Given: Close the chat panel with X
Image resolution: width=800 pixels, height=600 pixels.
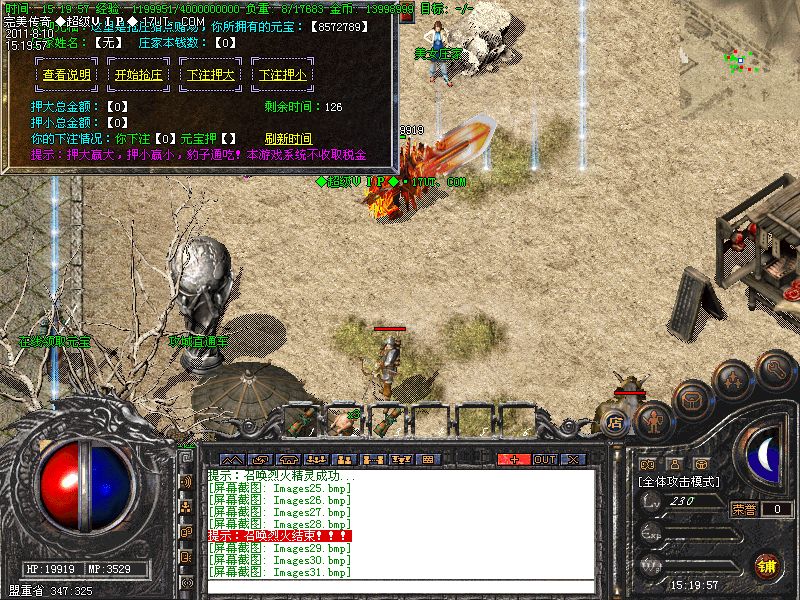Looking at the screenshot, I should [x=573, y=459].
